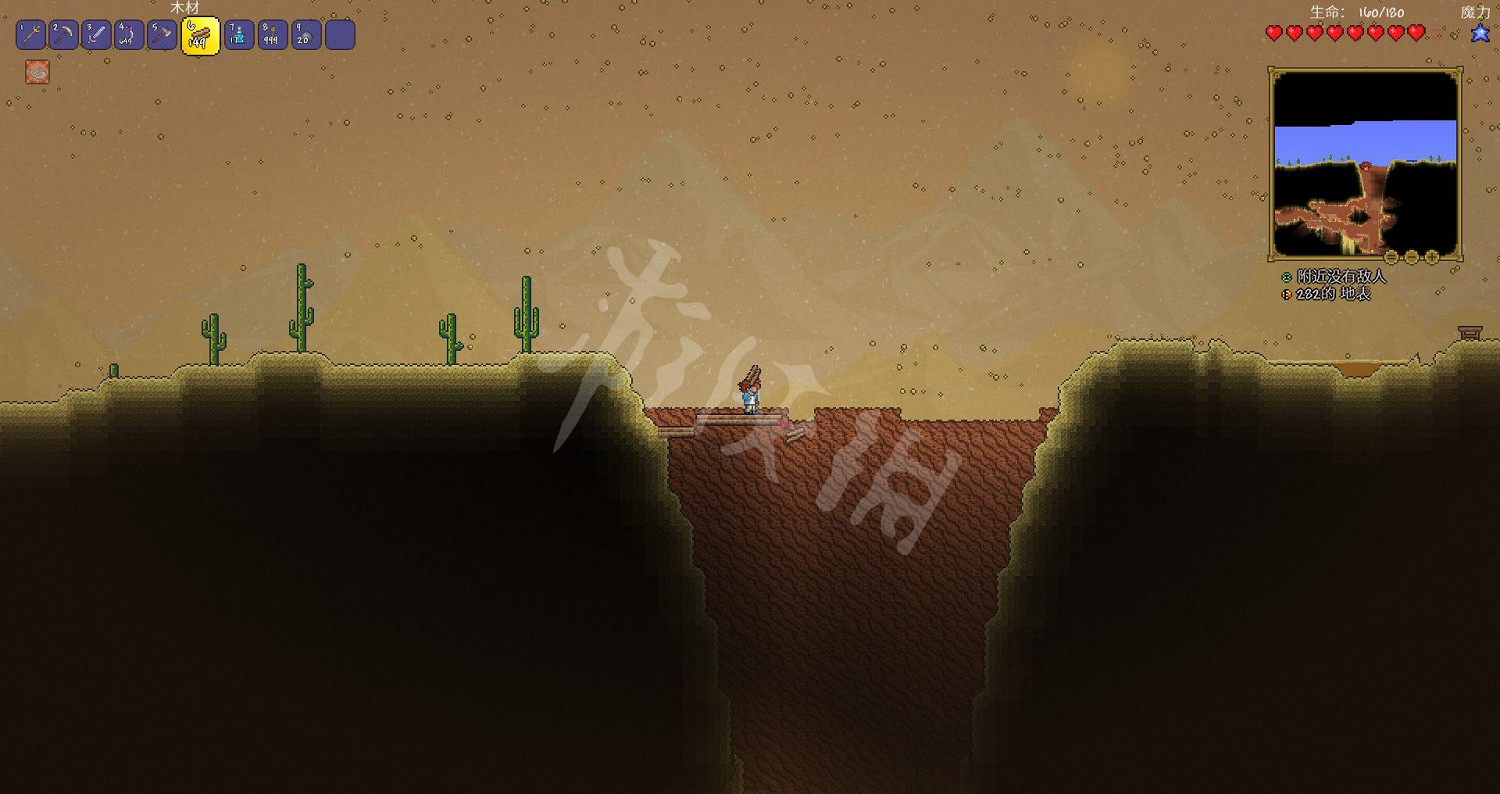This screenshot has width=1500, height=794.
Task: Click the middle minus control under the minimap
Action: click(x=1413, y=257)
